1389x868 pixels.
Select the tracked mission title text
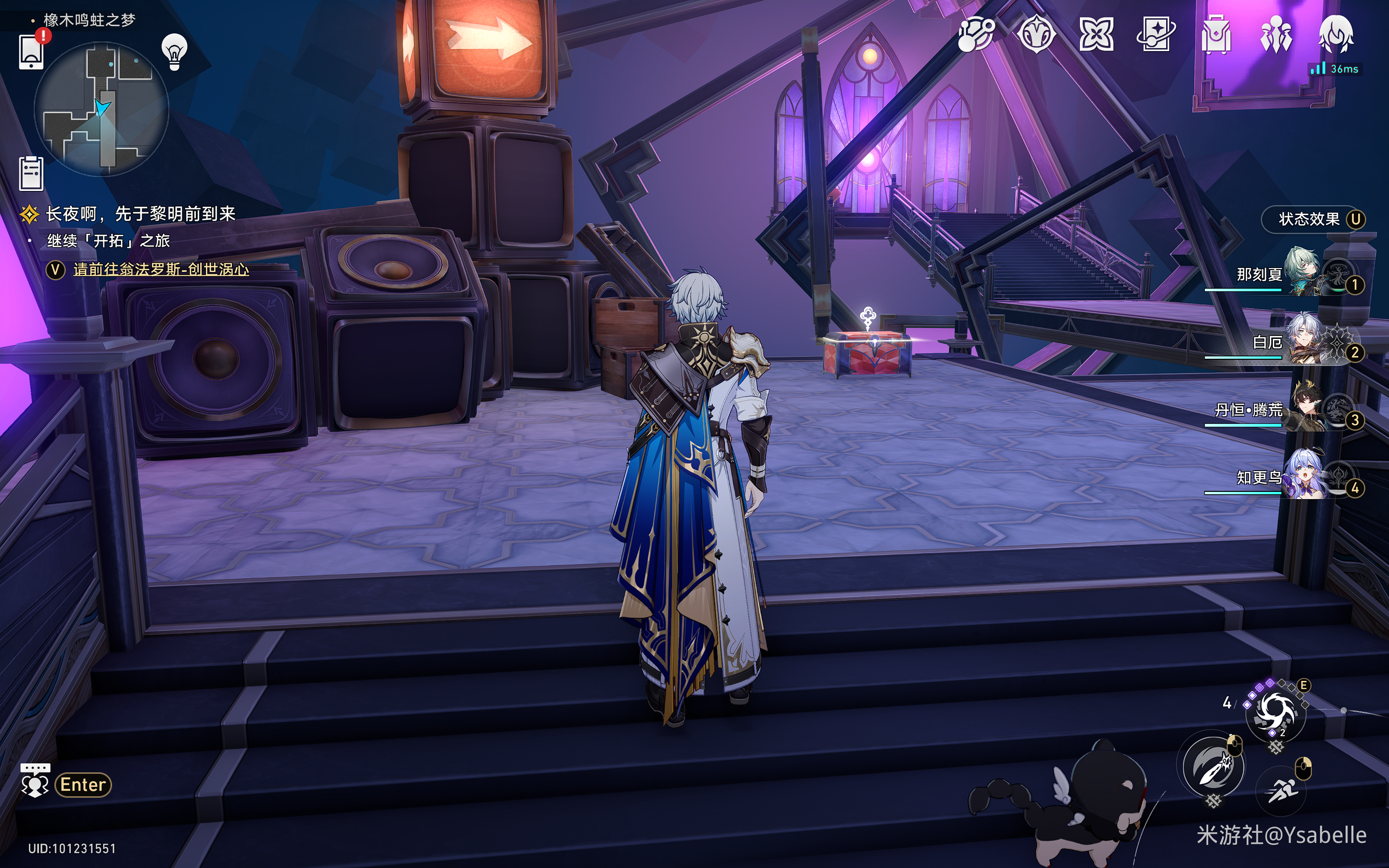(141, 214)
